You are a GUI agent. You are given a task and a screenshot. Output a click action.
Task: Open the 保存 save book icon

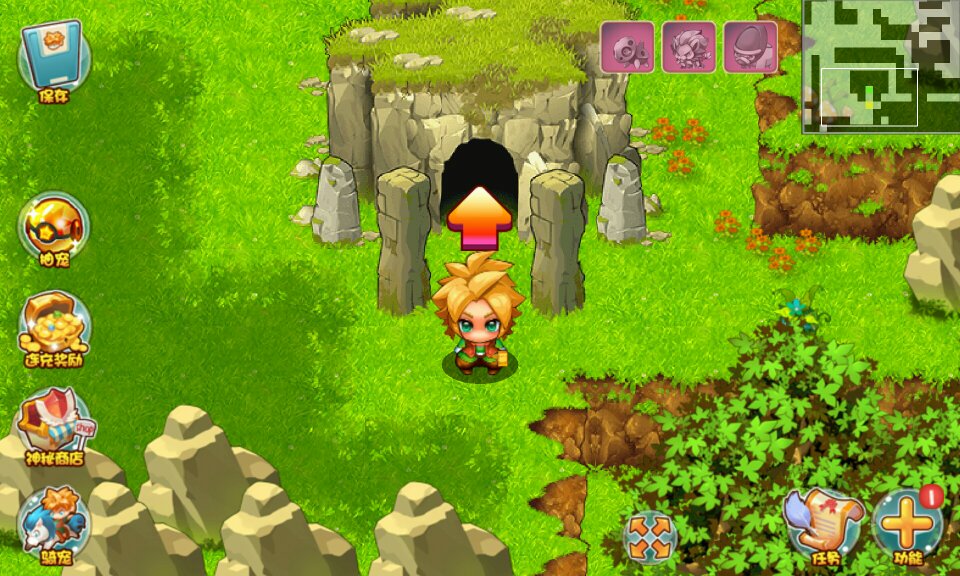54,58
